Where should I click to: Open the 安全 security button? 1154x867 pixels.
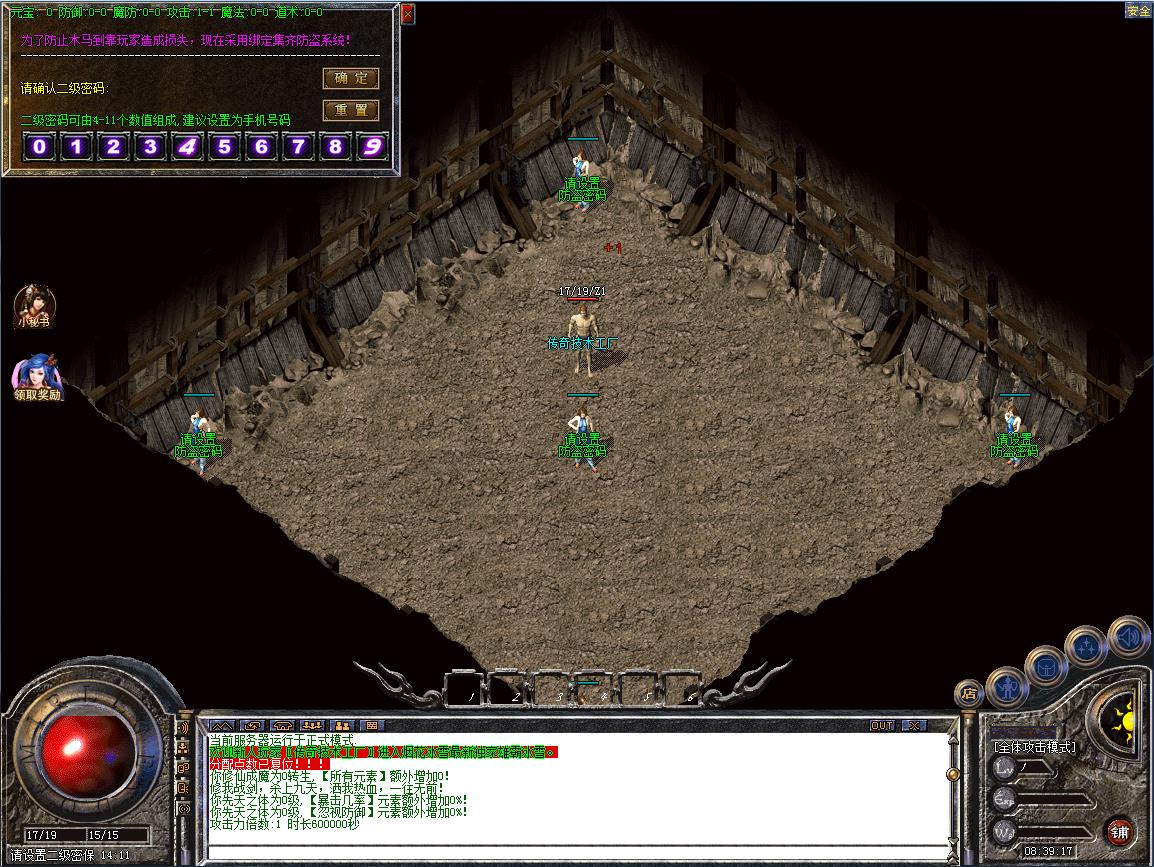[x=1138, y=11]
